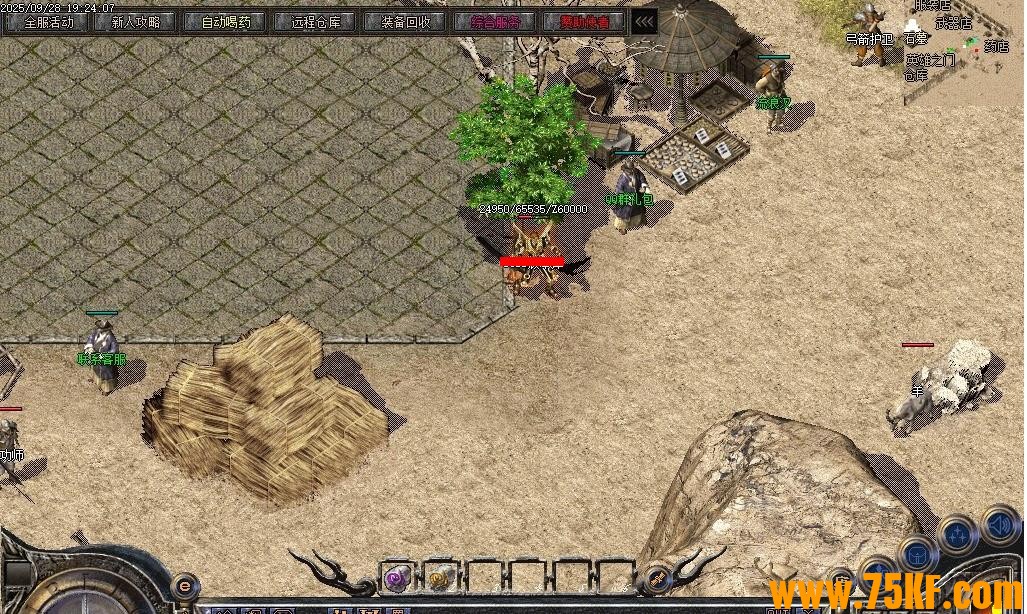Screen dimensions: 1027x614
Task: Toggle the 自动喝药 auto-potion option
Action: coord(227,22)
